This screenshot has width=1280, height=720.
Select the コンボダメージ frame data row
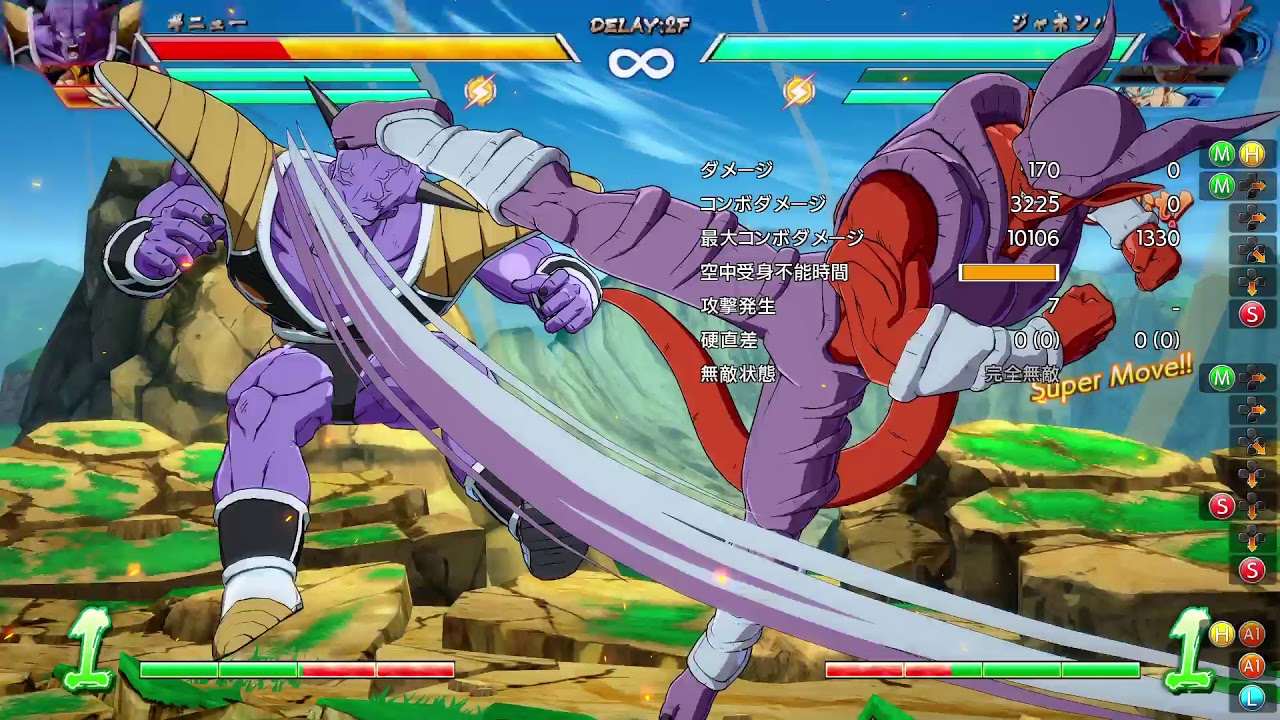760,204
